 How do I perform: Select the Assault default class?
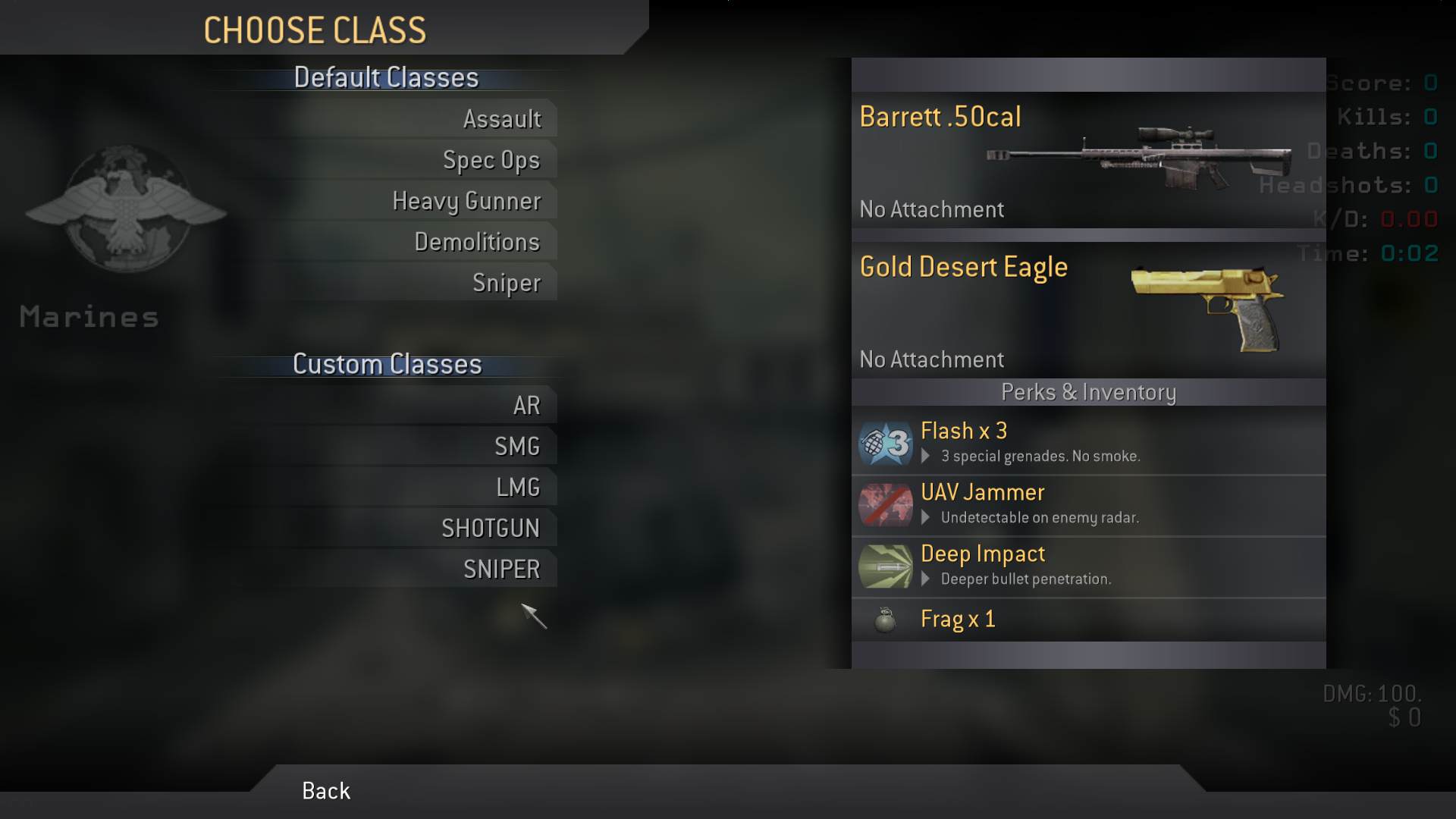click(x=501, y=119)
